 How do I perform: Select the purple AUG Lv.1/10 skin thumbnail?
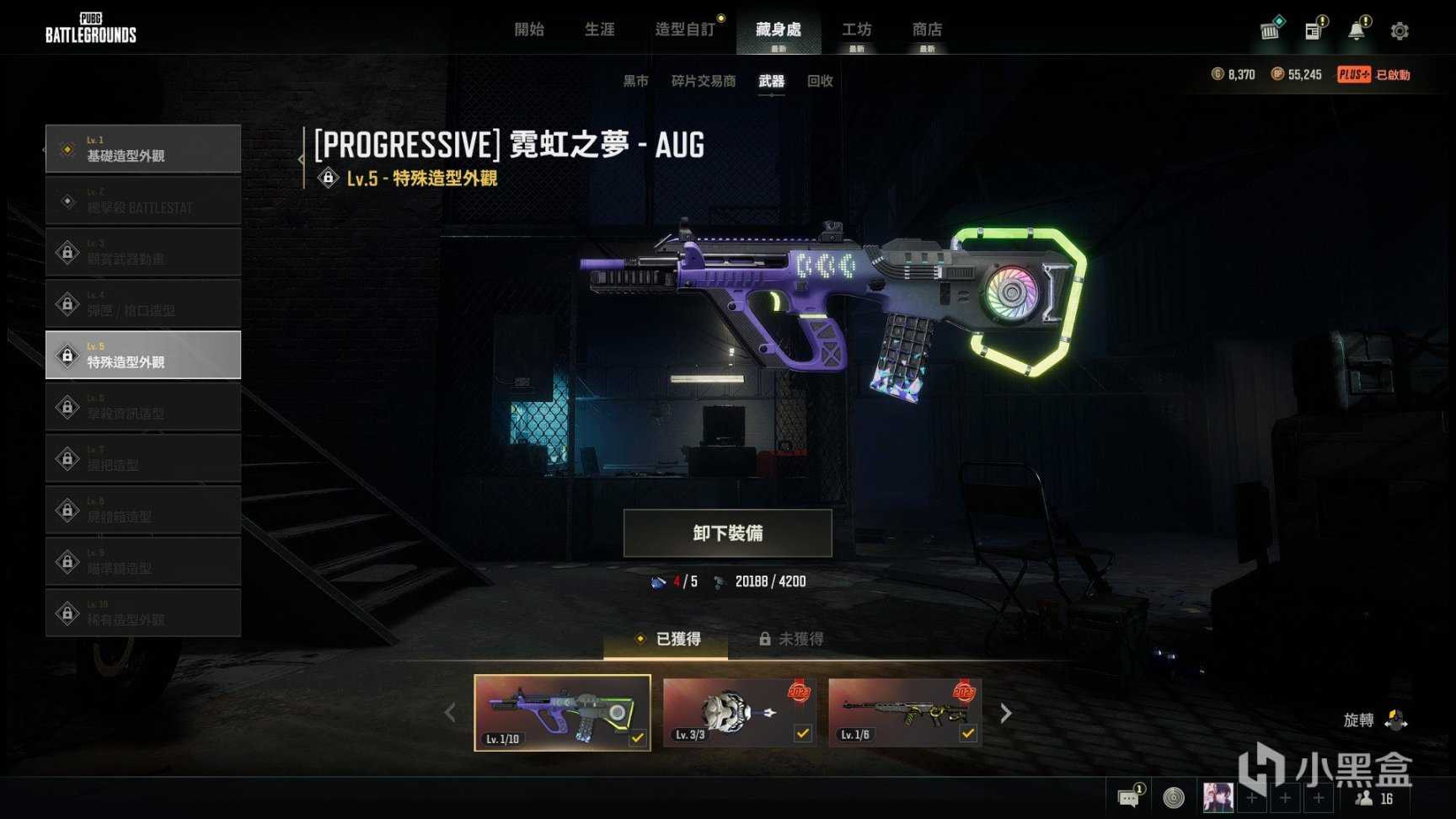click(x=562, y=712)
